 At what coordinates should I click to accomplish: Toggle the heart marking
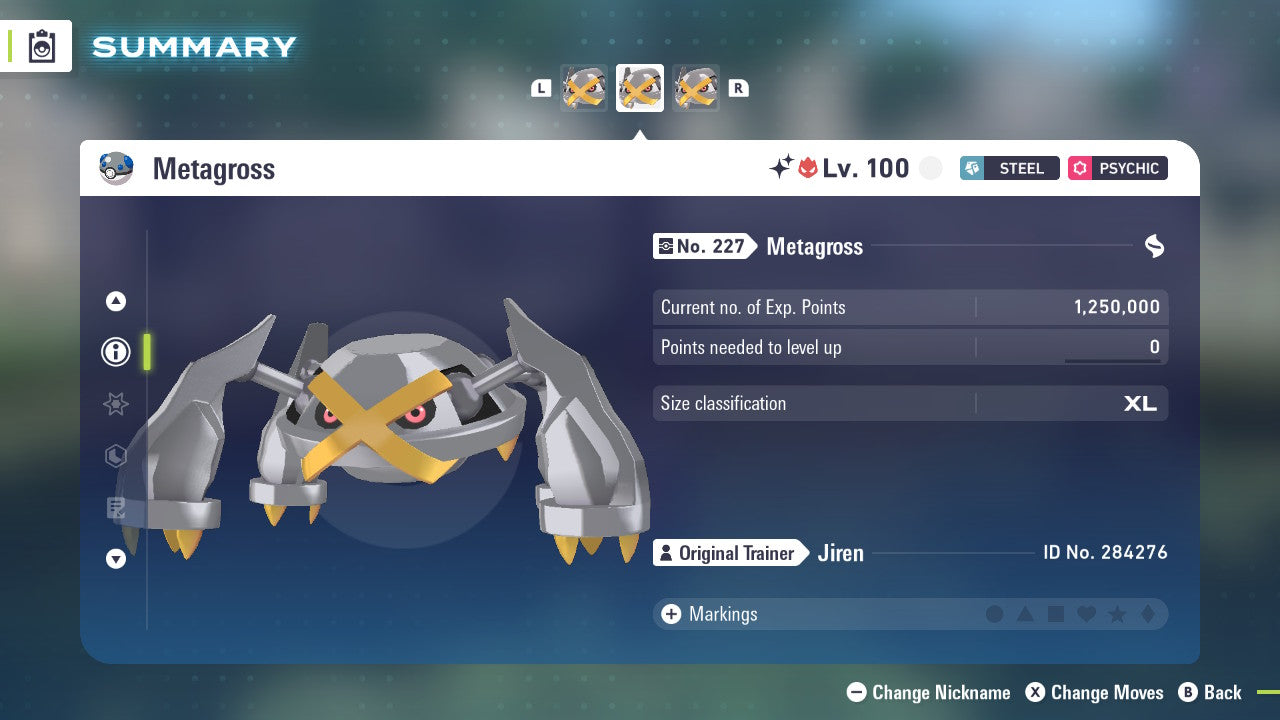(x=1084, y=614)
